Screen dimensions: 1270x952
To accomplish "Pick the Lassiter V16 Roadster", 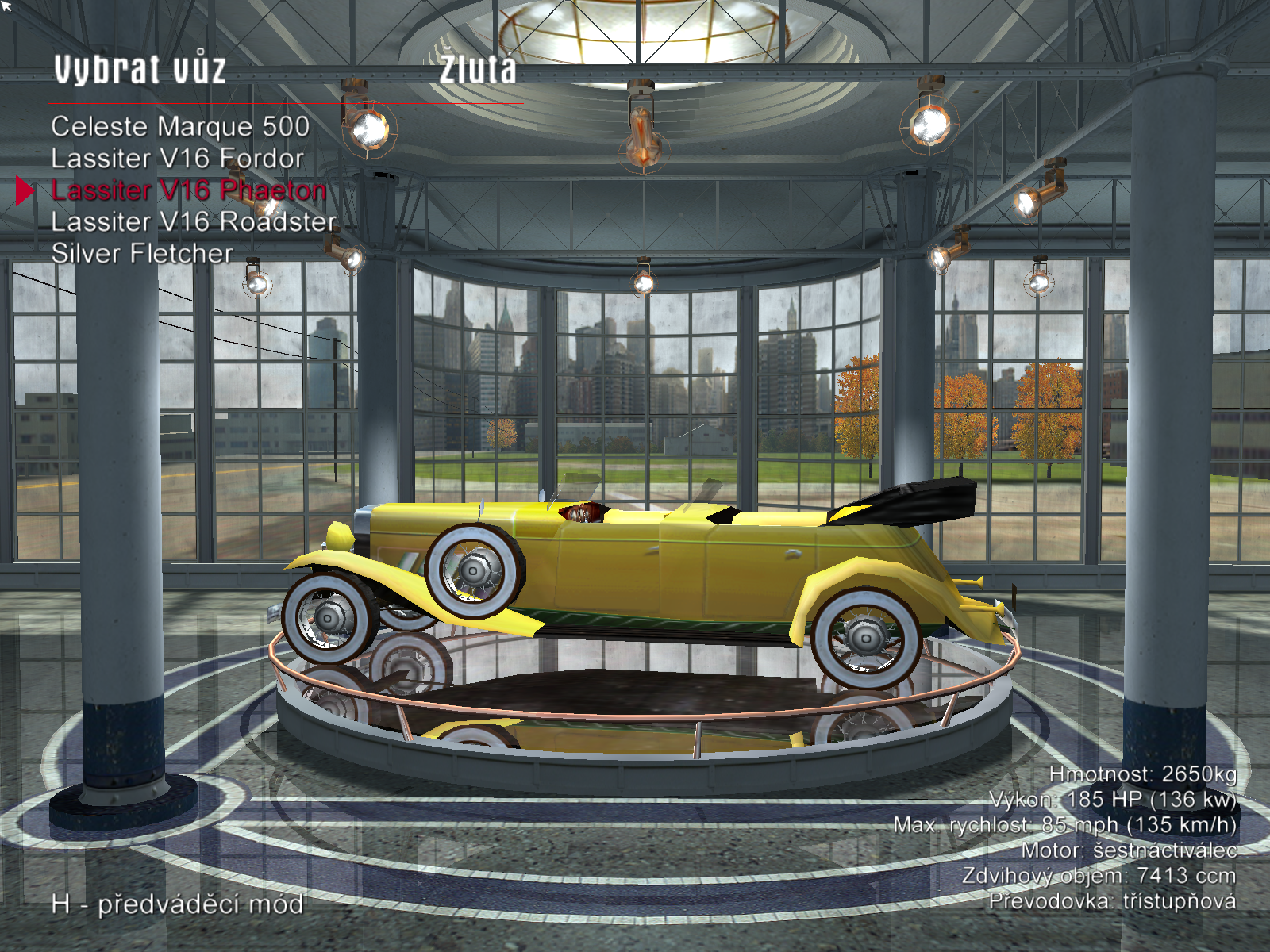I will (x=194, y=222).
